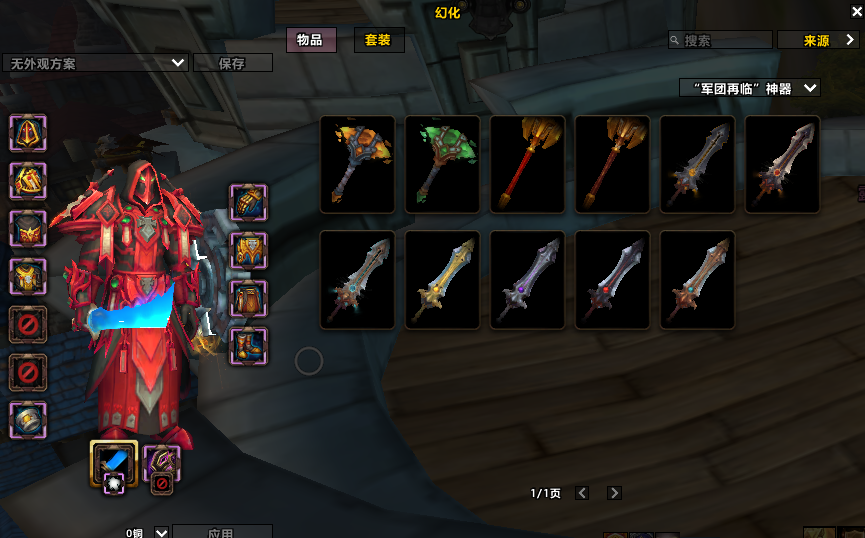Open the "军团再临"神器 weapon category dropdown
This screenshot has height=538, width=865.
pyautogui.click(x=749, y=88)
